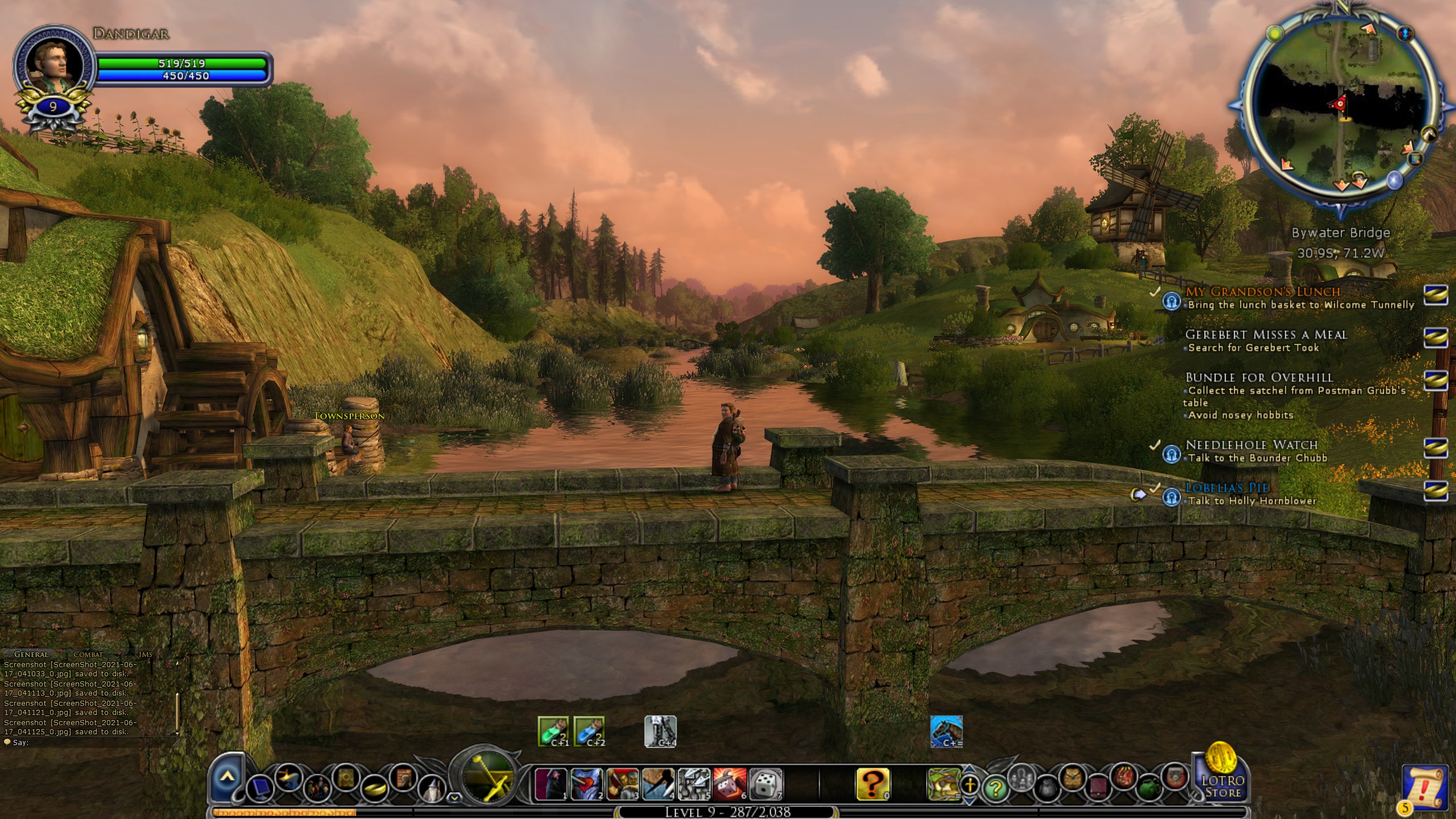Viewport: 1456px width, 819px height.
Task: Use the hooded figure skill in slot 1
Action: click(551, 785)
